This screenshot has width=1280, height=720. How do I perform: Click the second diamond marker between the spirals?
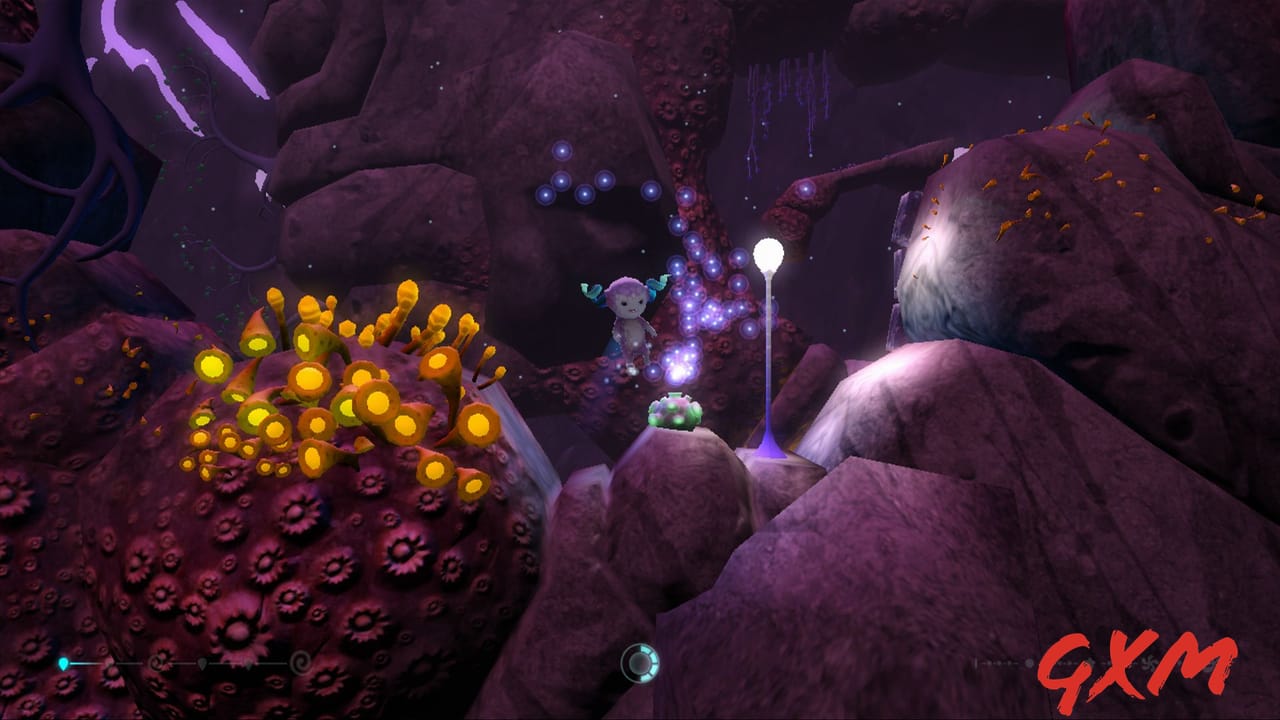coord(250,664)
